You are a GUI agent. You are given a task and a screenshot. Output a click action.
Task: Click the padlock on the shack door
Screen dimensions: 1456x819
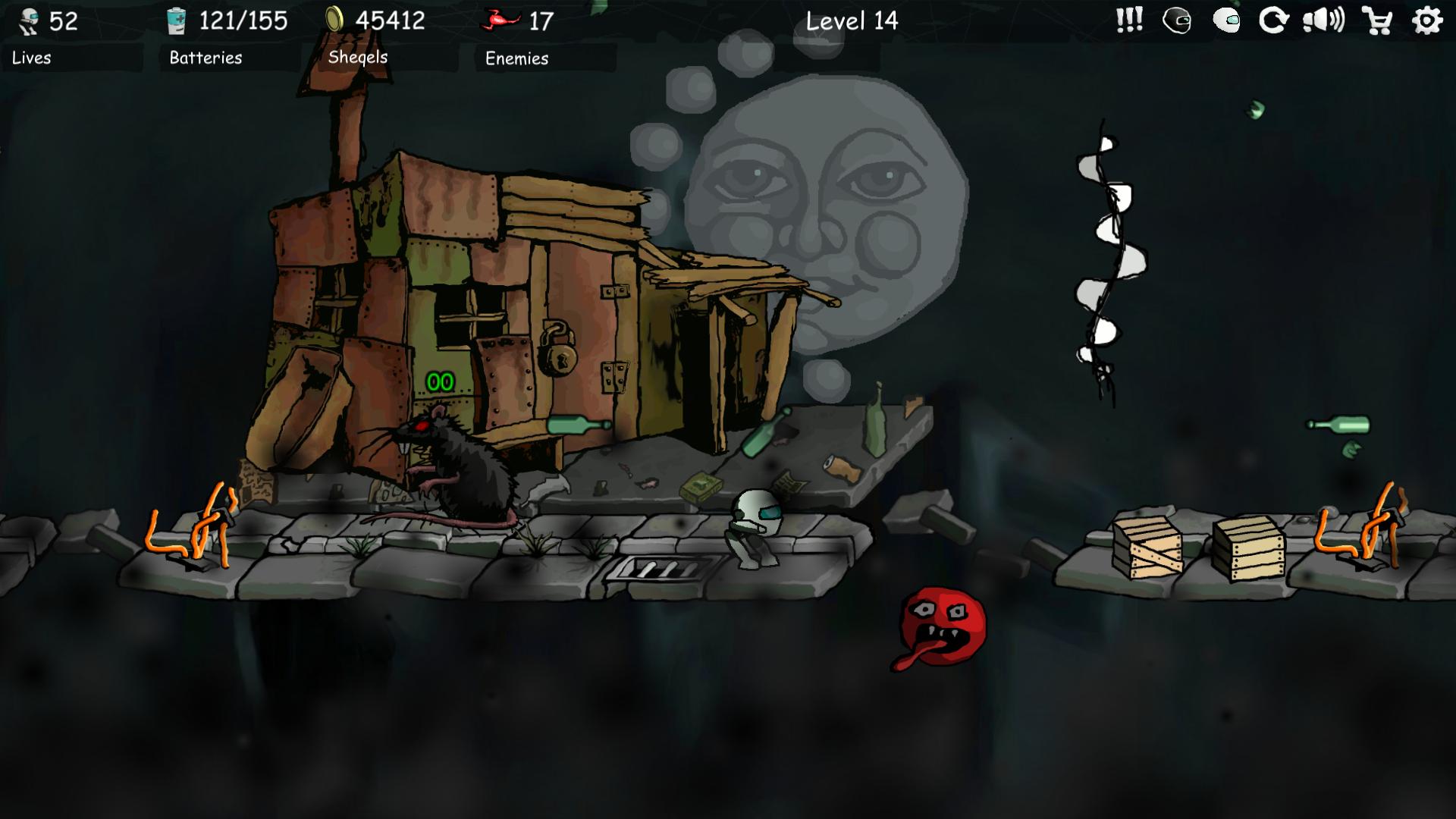558,355
